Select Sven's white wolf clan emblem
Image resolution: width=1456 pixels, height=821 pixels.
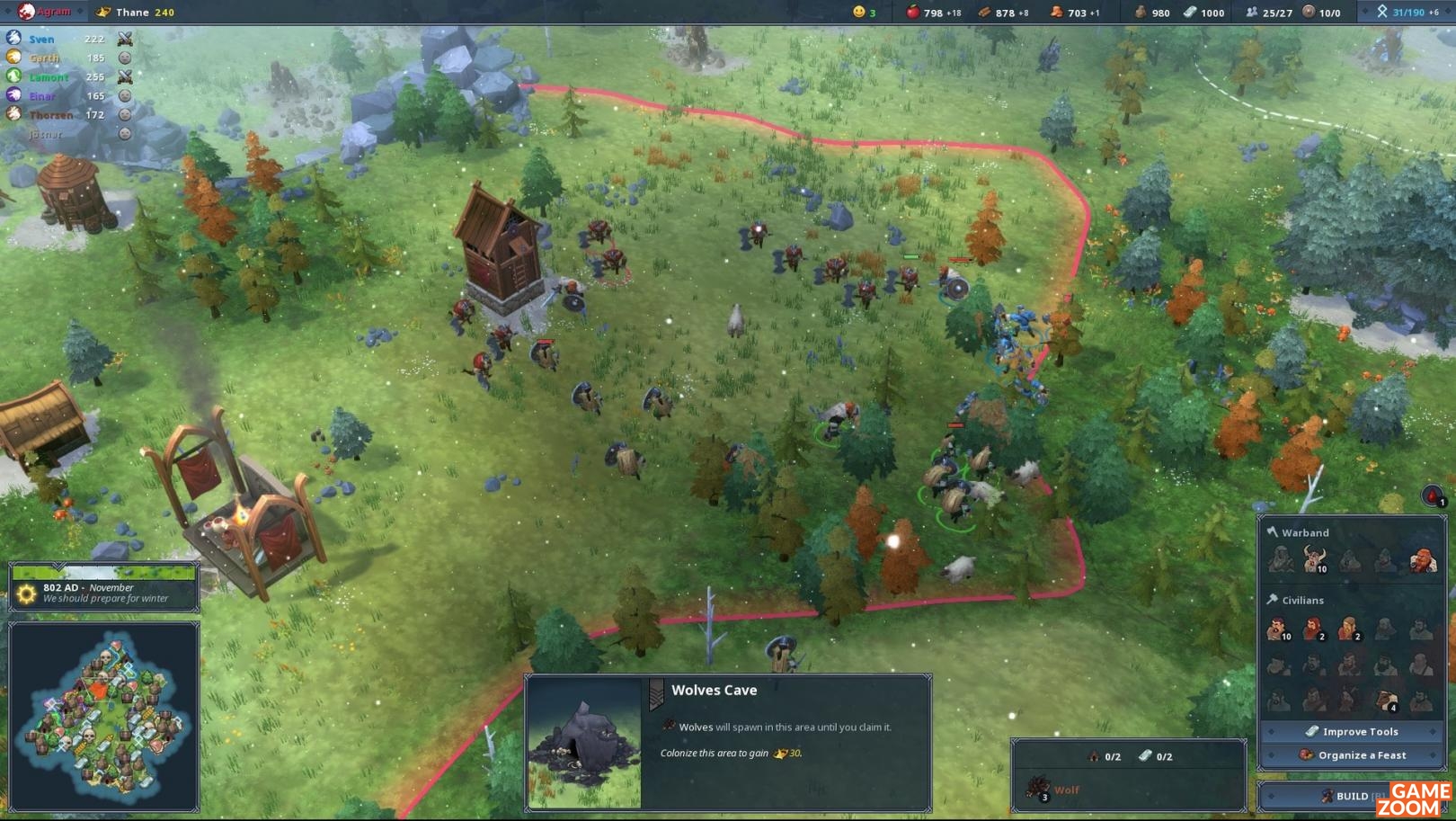13,39
